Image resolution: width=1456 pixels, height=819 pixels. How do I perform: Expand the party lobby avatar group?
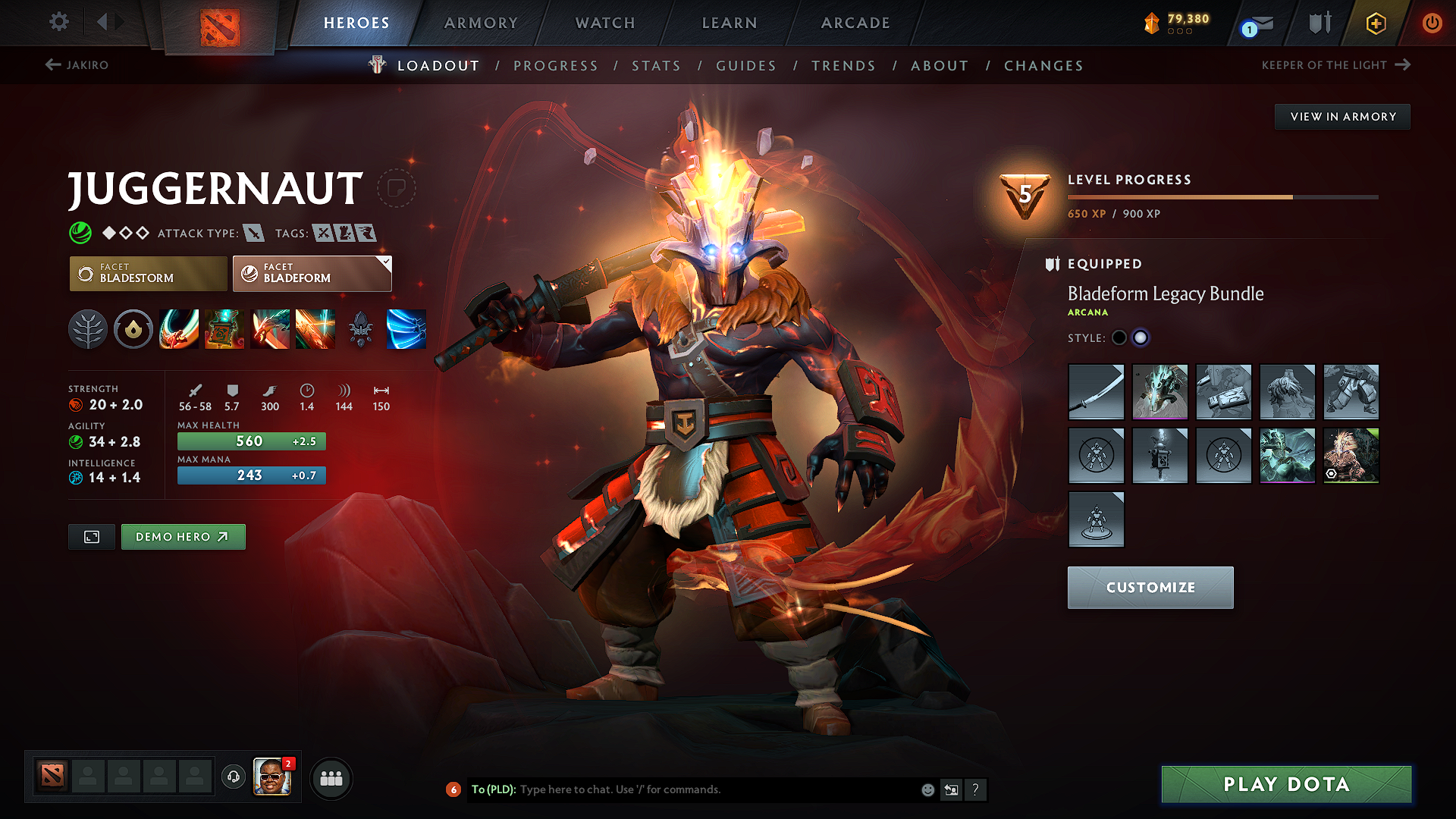(x=331, y=777)
